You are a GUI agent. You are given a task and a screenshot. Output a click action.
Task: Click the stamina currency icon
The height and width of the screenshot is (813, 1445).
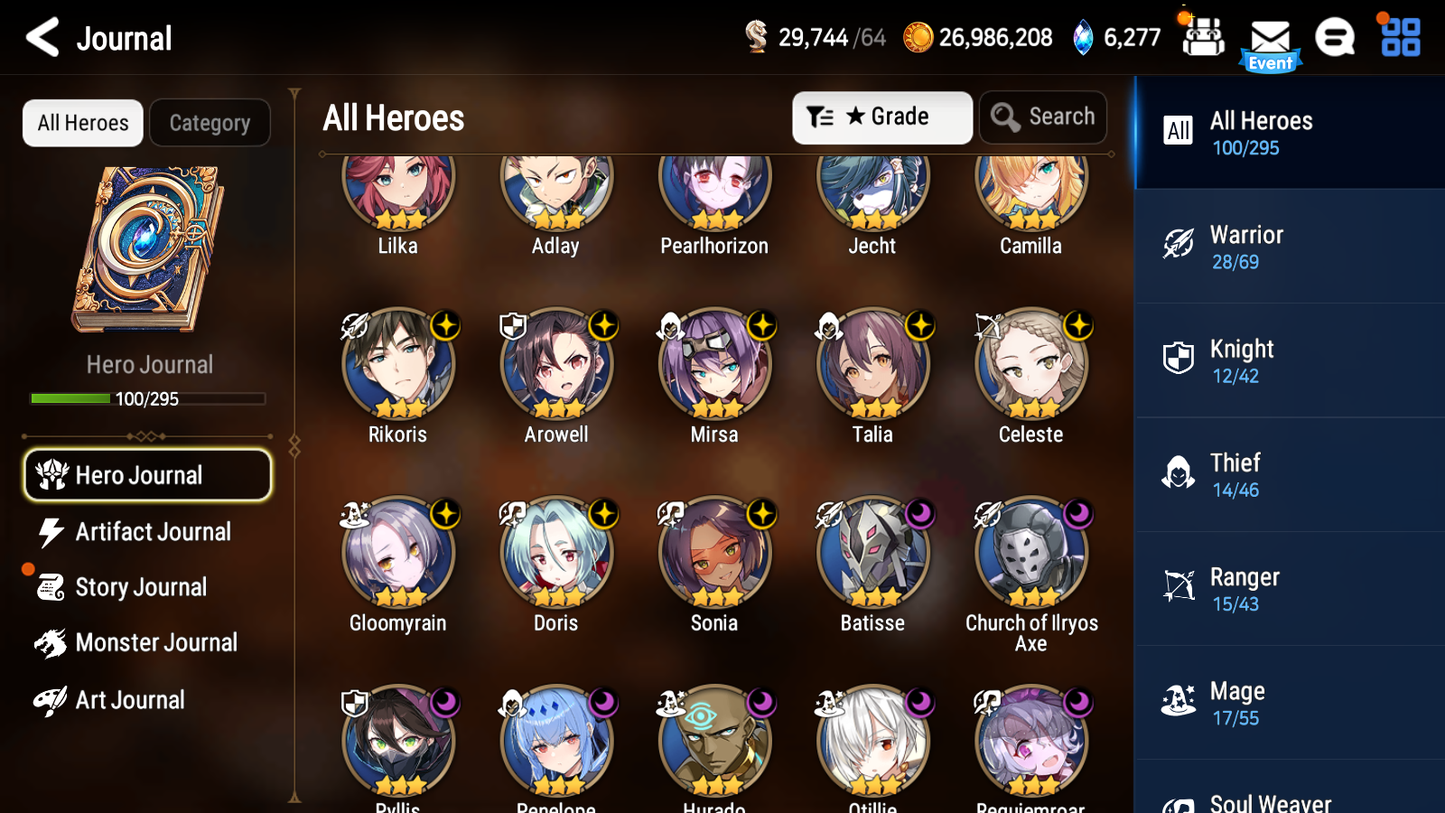(756, 36)
